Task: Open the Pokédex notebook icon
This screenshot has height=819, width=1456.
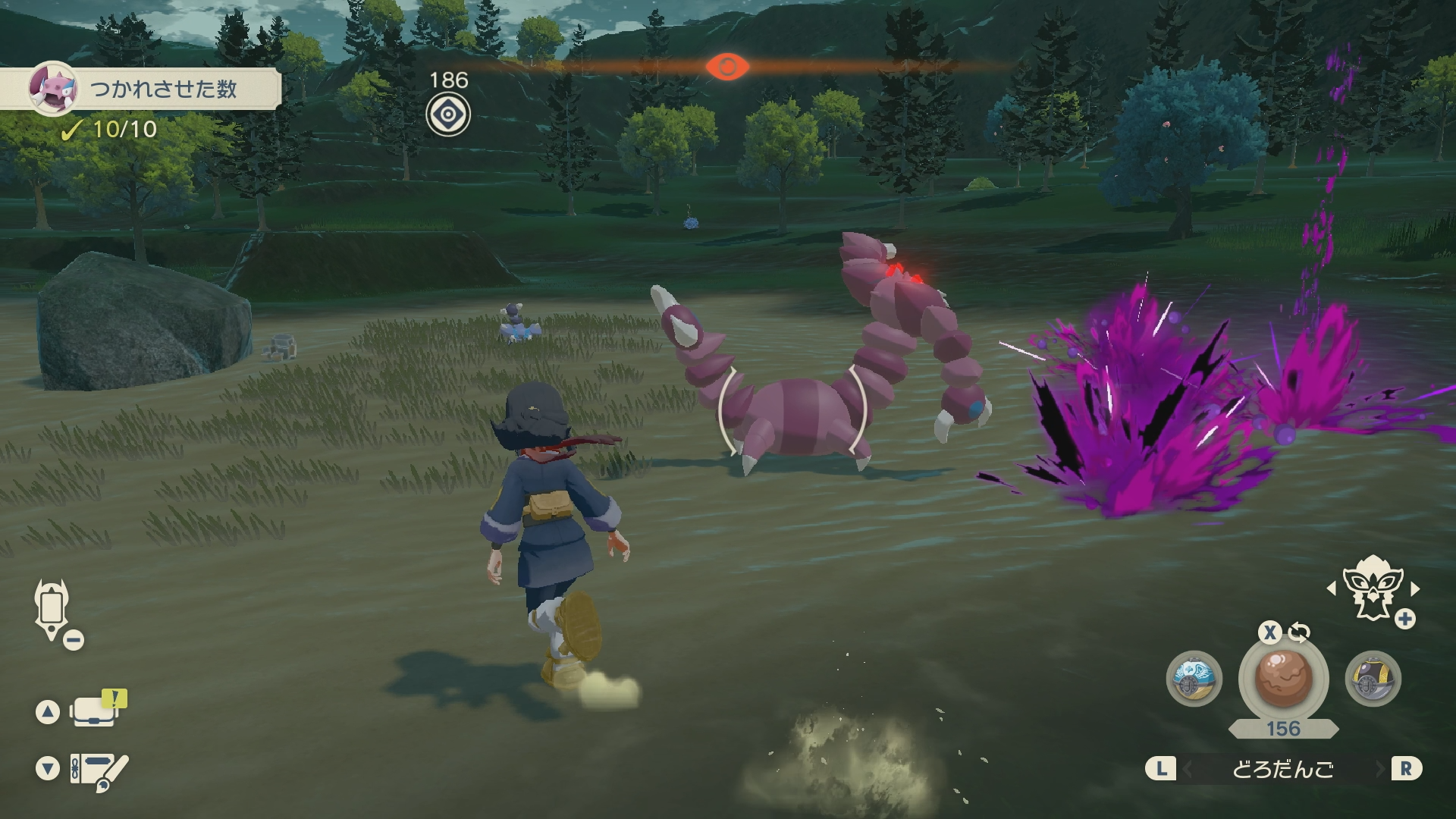Action: tap(99, 770)
